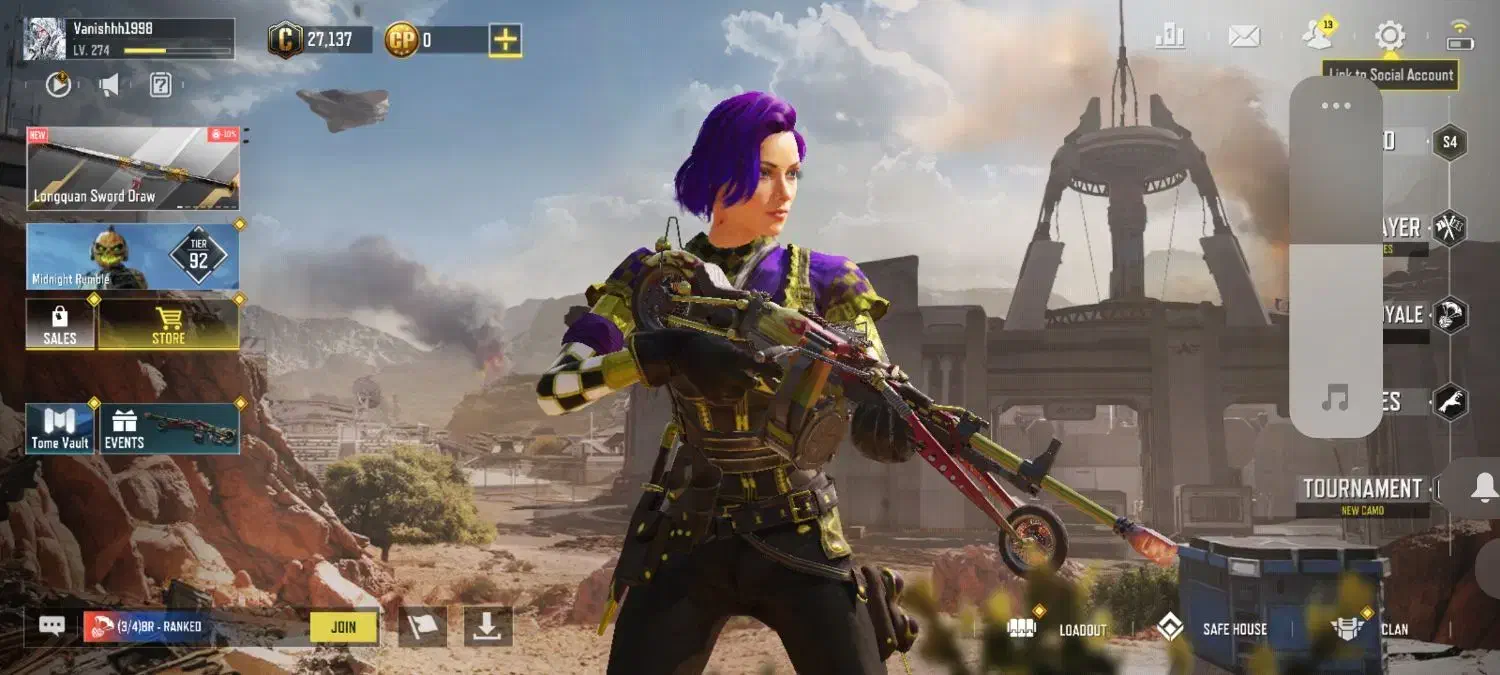Open the Settings gear
The width and height of the screenshot is (1500, 675).
pyautogui.click(x=1389, y=37)
